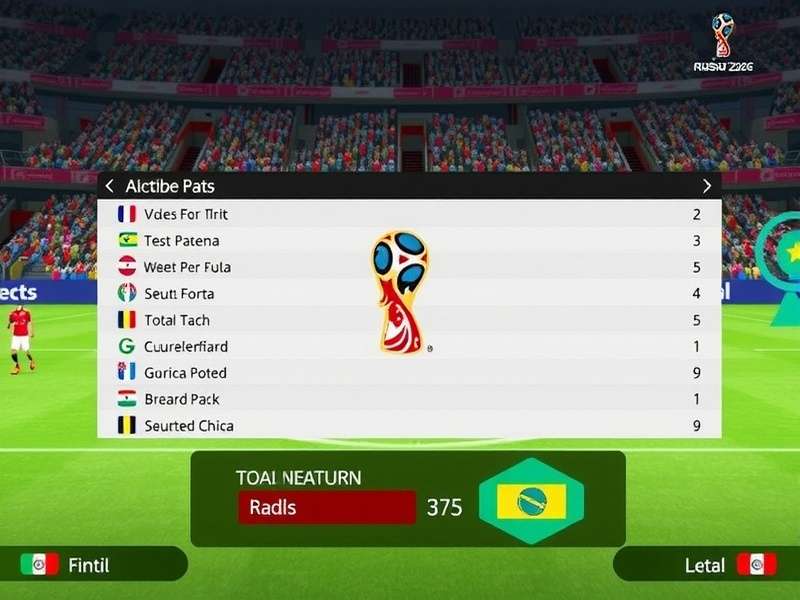Choose the Letal team button

pos(705,565)
